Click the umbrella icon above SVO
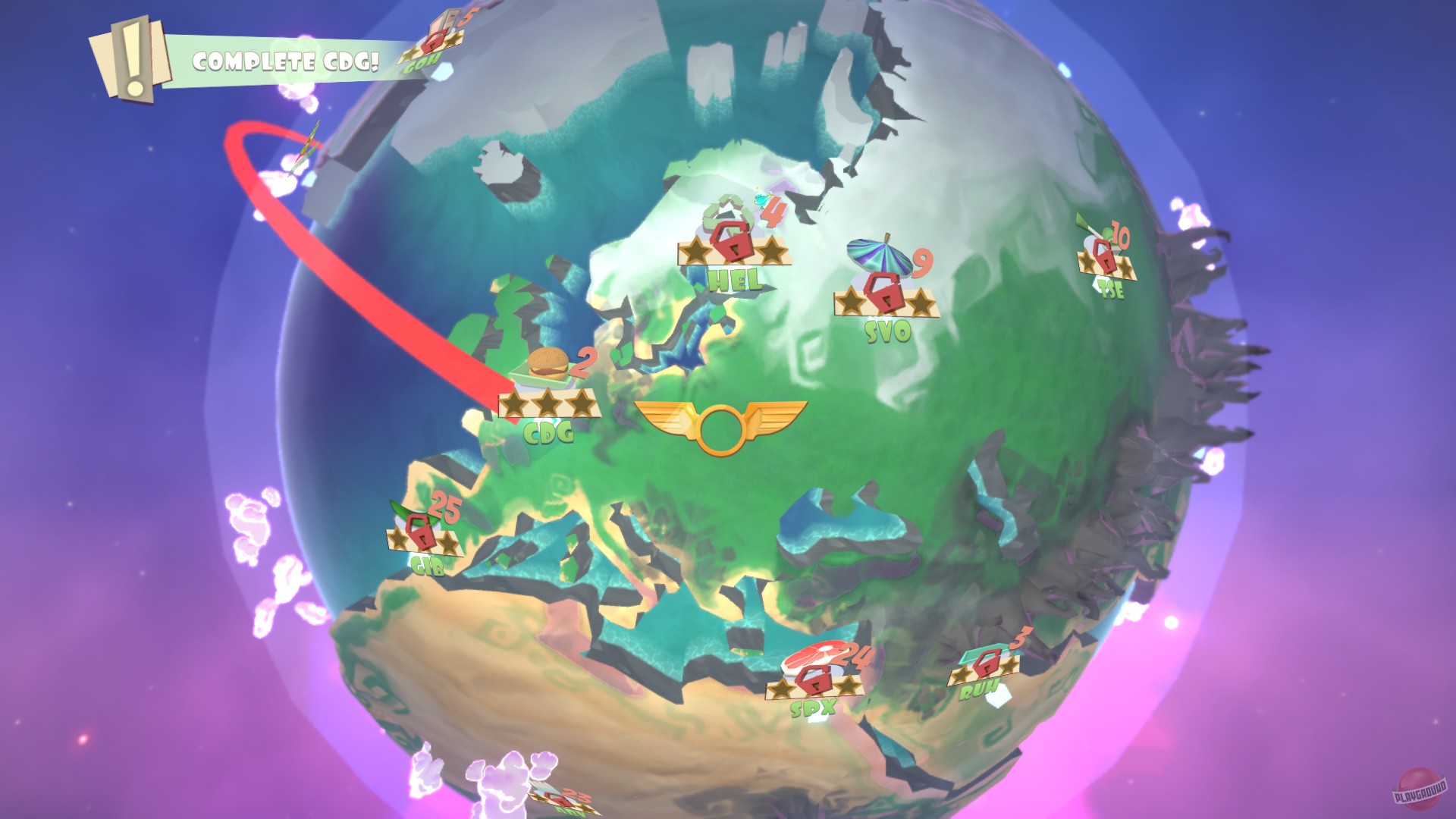 [880, 254]
